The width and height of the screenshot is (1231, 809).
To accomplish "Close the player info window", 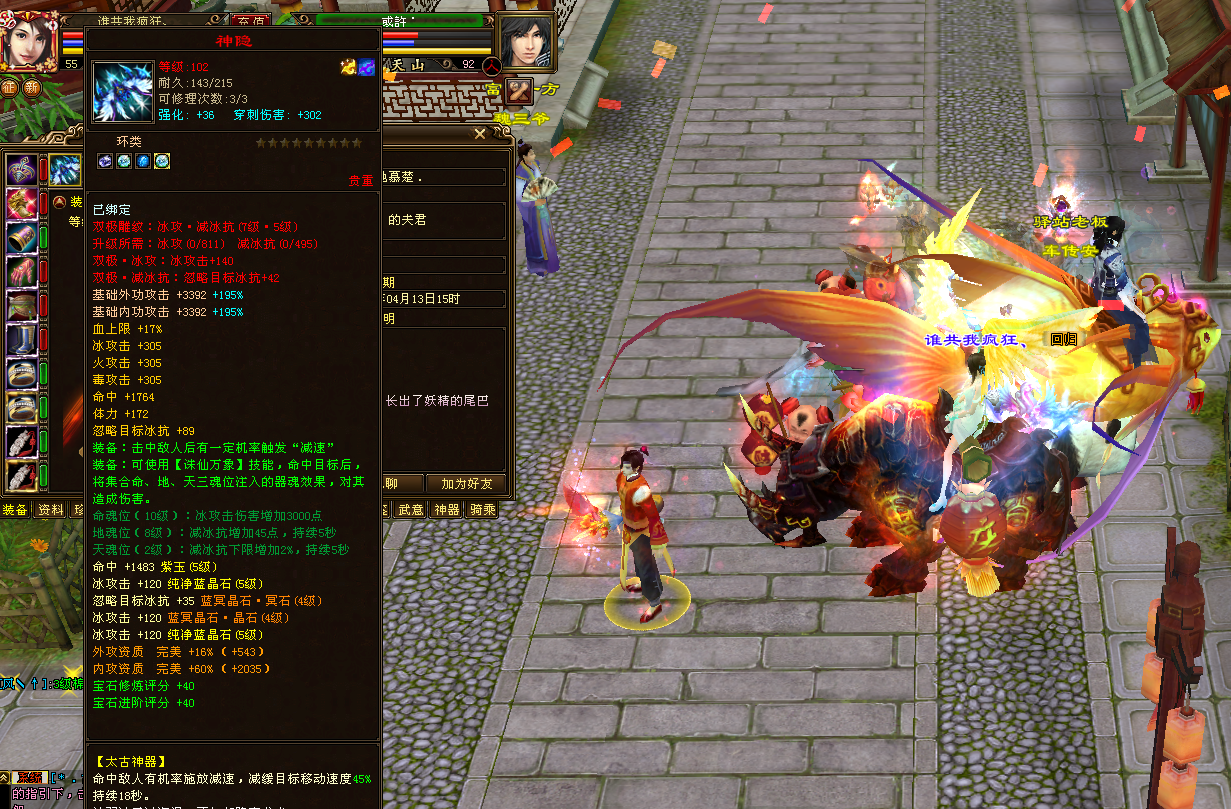I will click(480, 134).
